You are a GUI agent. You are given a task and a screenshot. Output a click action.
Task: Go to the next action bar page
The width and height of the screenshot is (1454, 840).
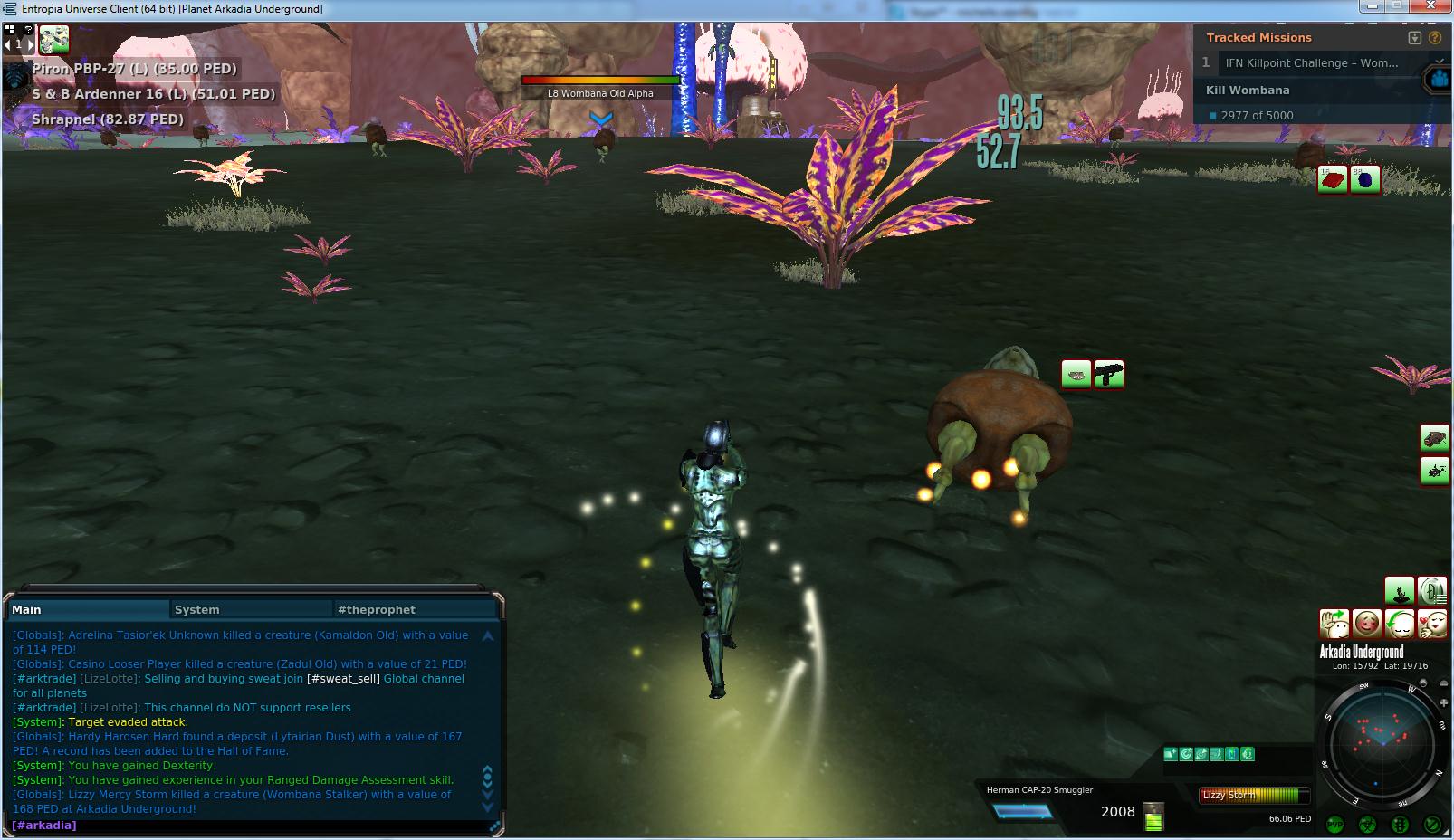point(31,43)
